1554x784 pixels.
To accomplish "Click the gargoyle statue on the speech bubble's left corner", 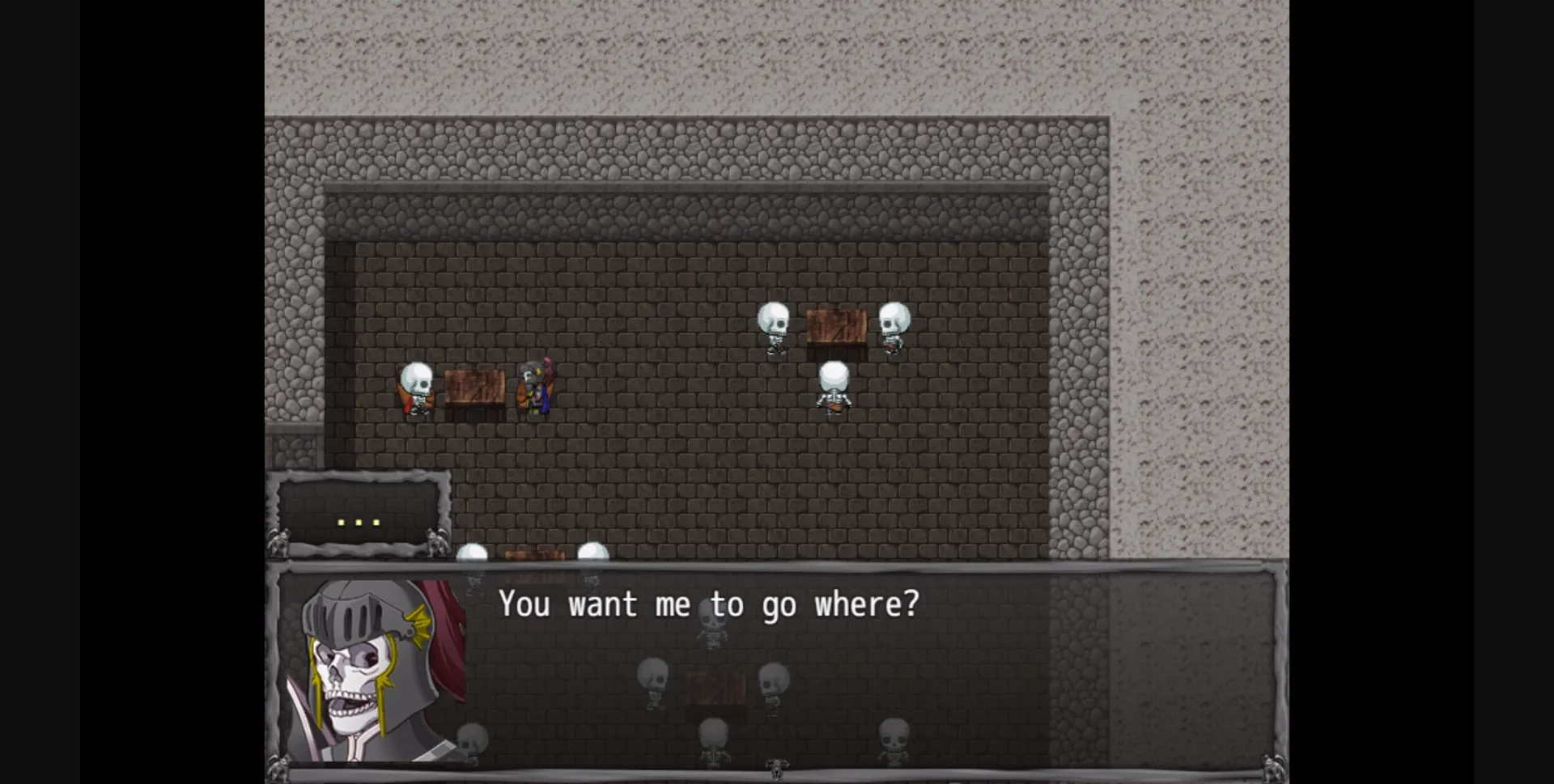I will [x=280, y=542].
